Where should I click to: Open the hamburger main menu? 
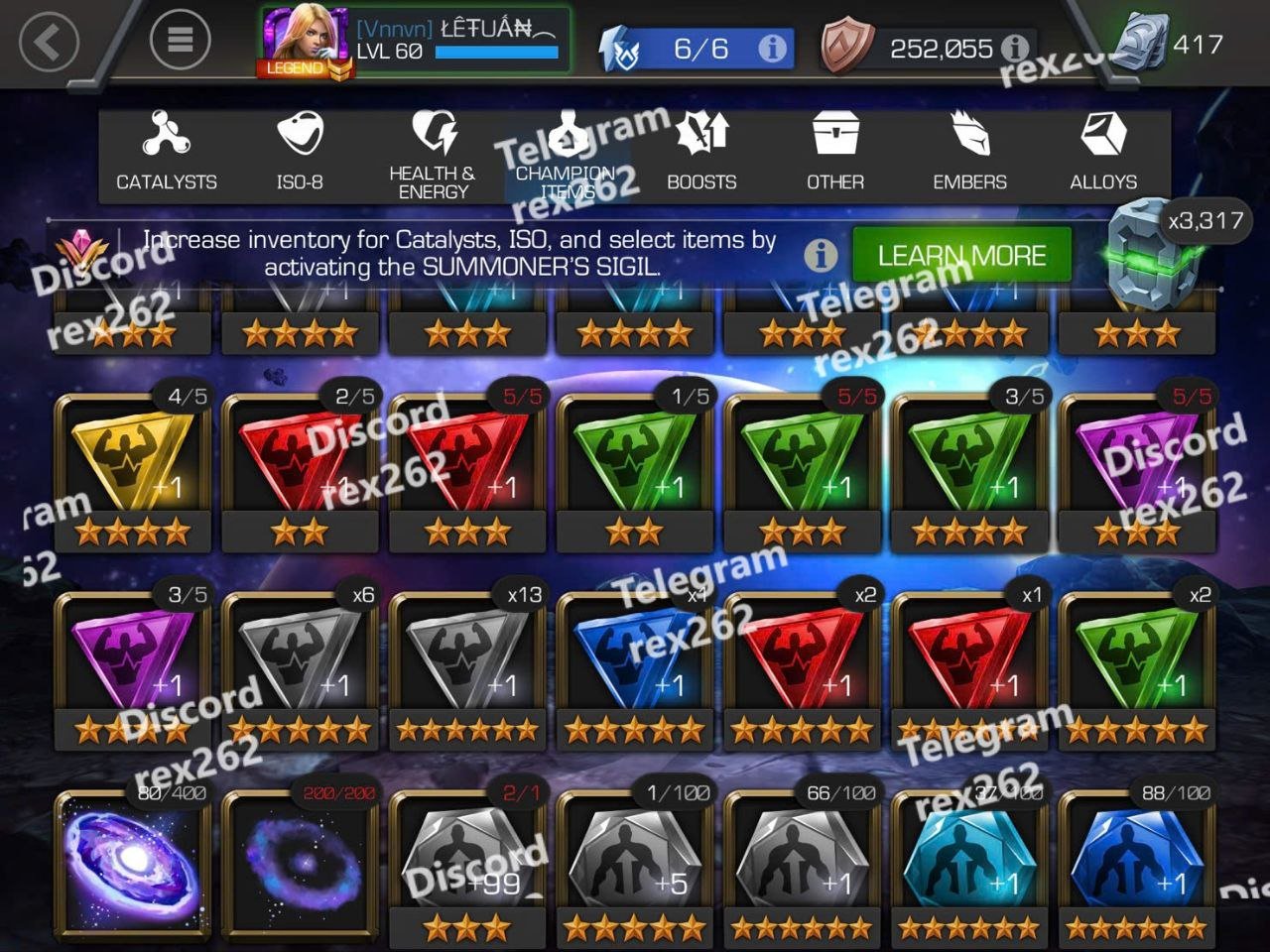(x=180, y=40)
